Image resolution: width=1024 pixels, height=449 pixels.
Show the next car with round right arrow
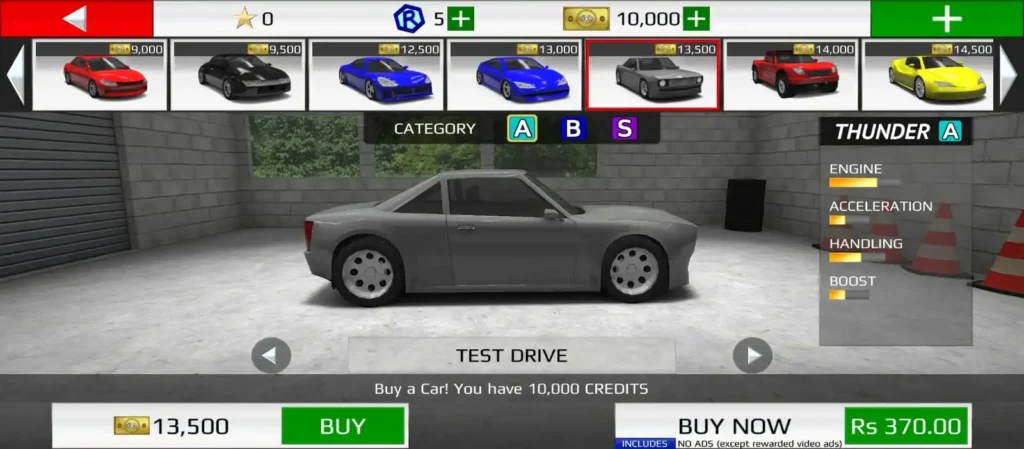(x=752, y=355)
